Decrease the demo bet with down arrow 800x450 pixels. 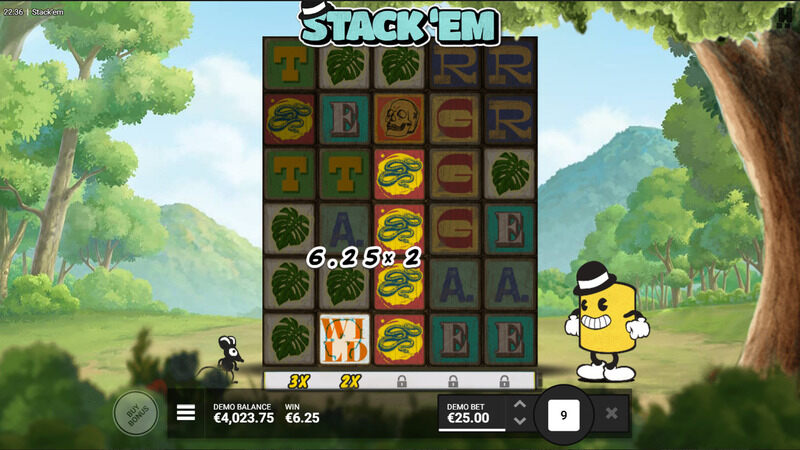tap(519, 421)
